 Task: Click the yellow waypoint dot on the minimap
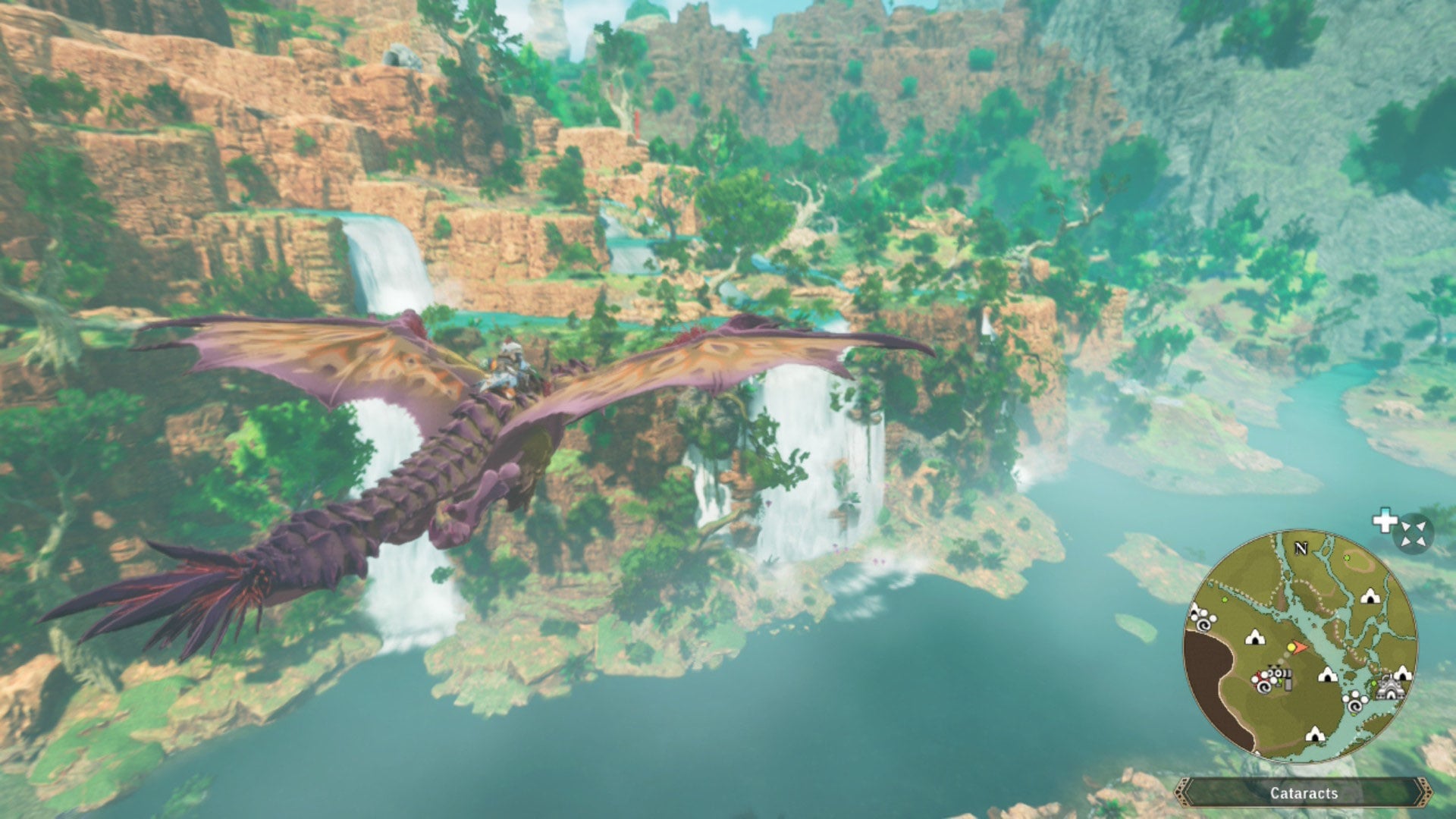(1291, 646)
